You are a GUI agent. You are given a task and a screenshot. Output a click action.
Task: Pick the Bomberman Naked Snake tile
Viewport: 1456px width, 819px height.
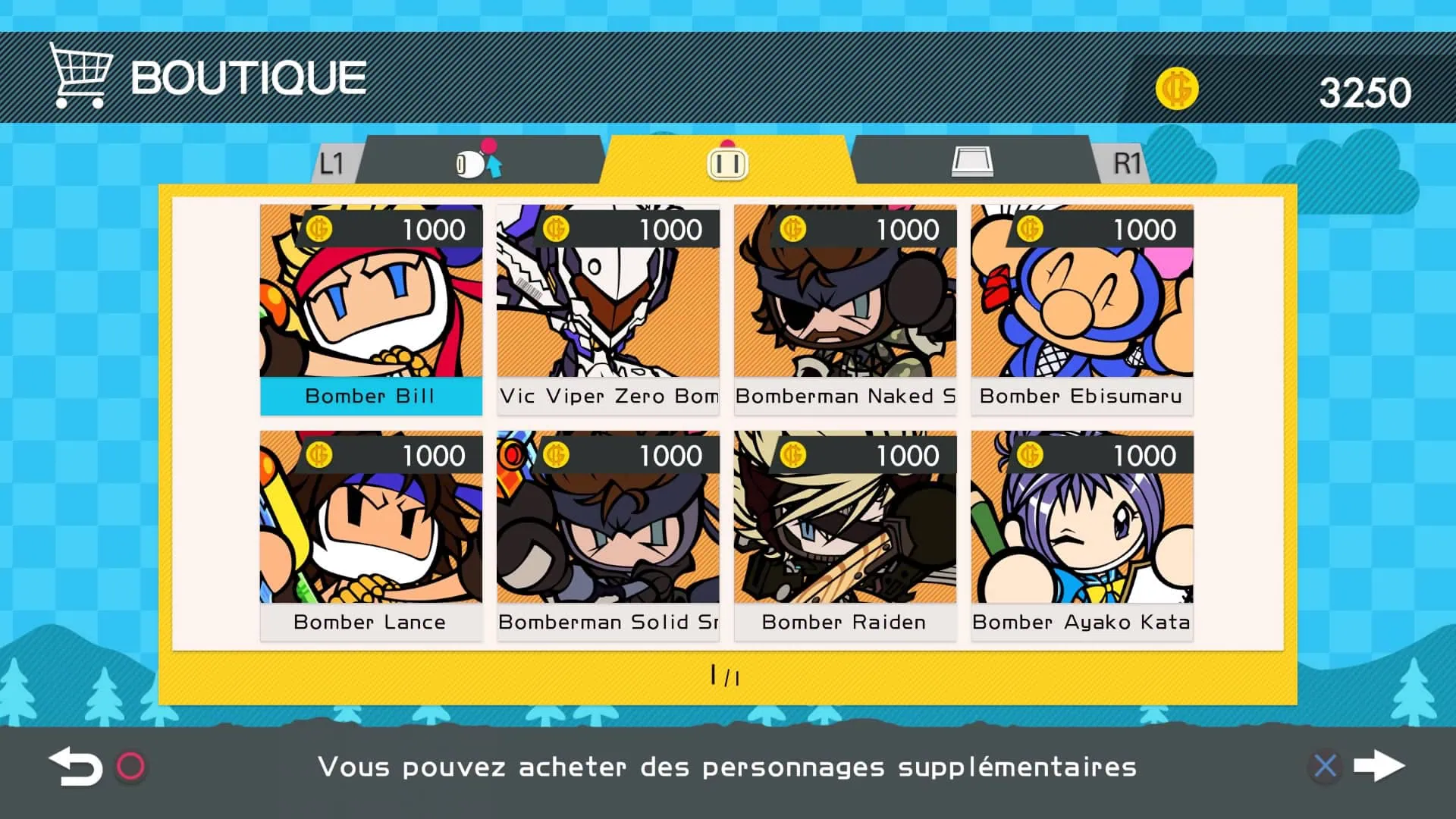click(x=845, y=309)
